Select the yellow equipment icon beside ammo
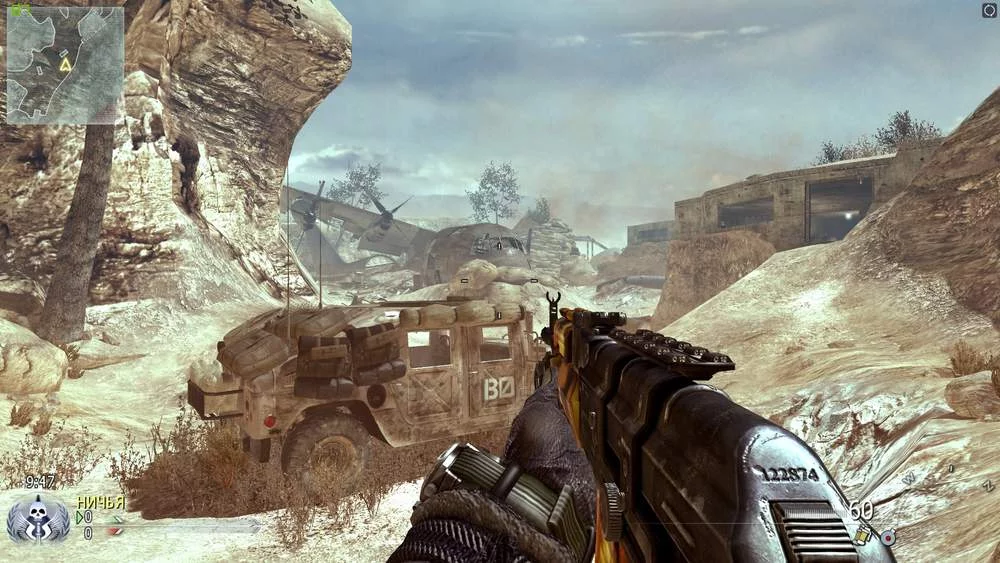Image resolution: width=1000 pixels, height=563 pixels. click(x=862, y=537)
